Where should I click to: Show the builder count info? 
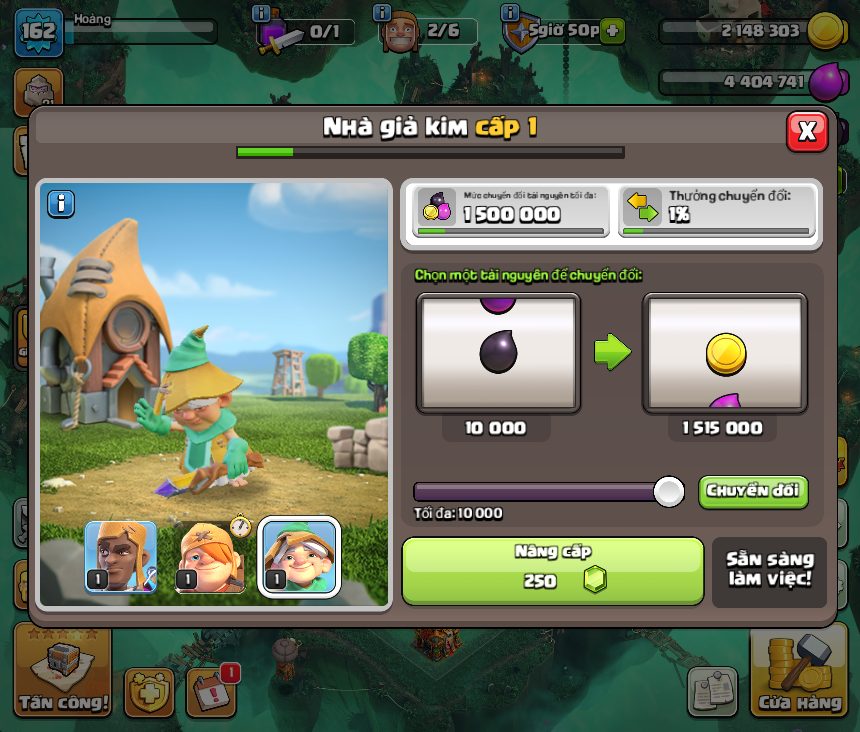(381, 13)
